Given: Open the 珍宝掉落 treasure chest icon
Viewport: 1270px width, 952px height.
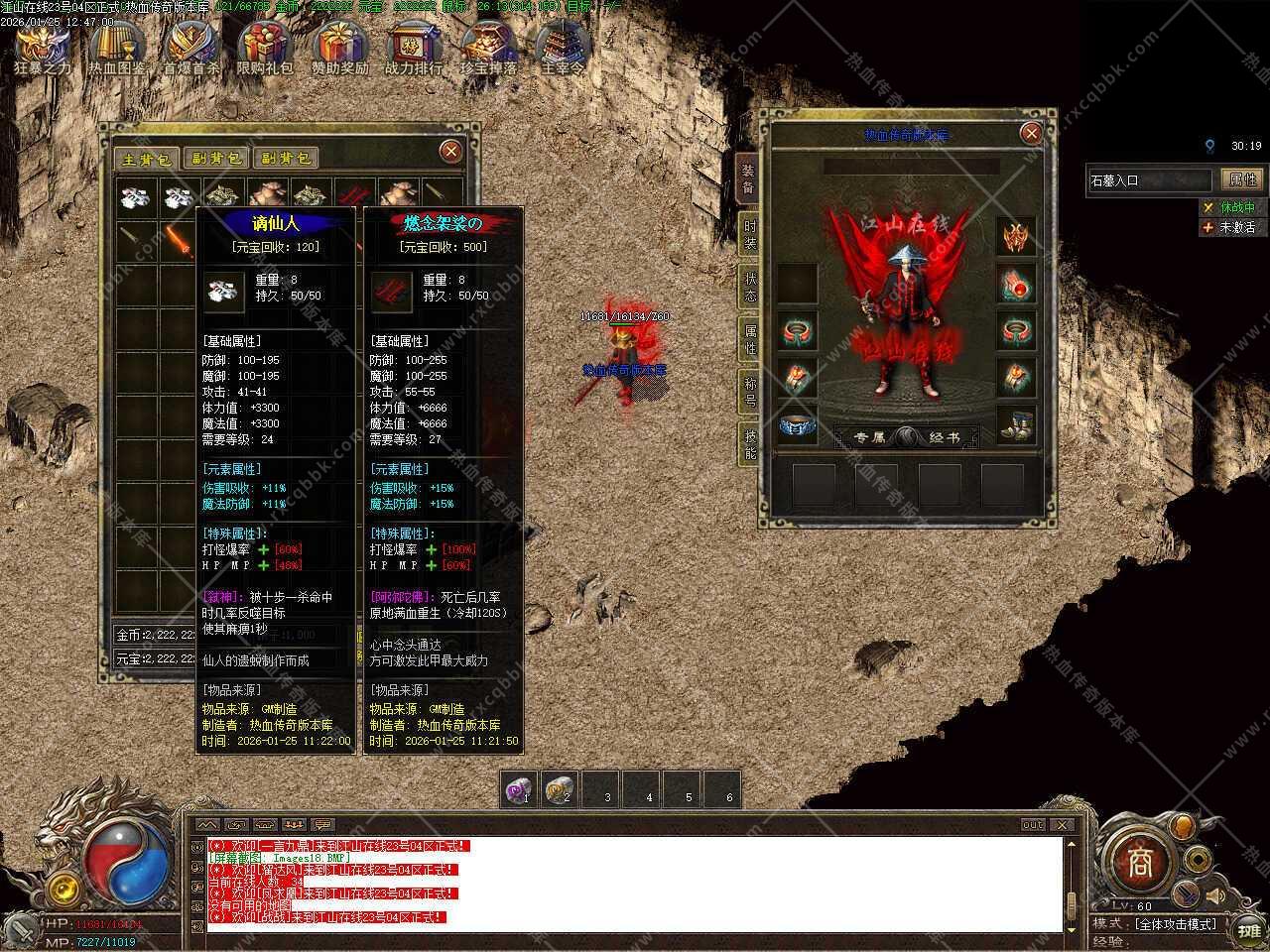Looking at the screenshot, I should click(x=488, y=49).
